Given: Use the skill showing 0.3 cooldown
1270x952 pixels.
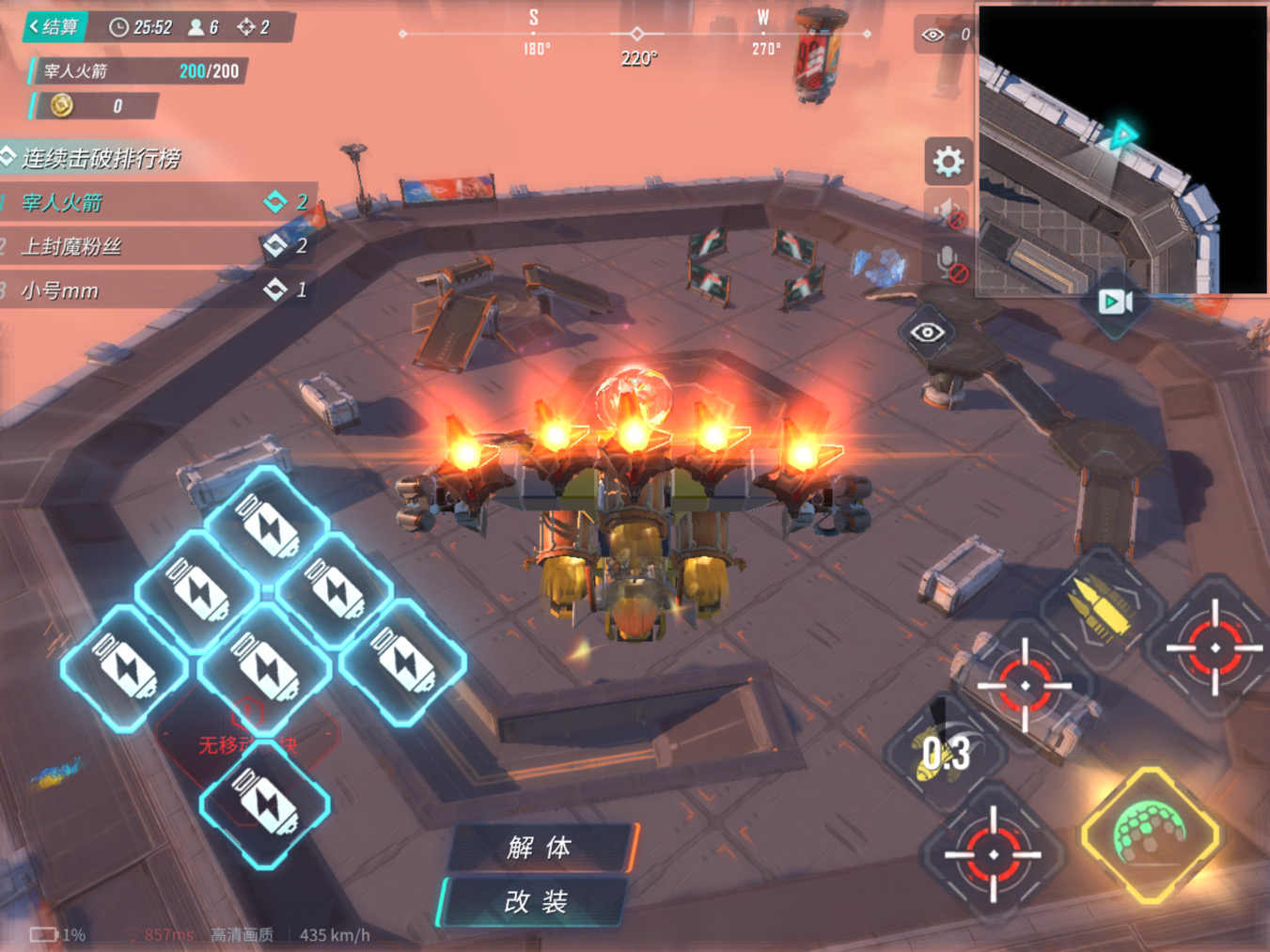Looking at the screenshot, I should 945,753.
